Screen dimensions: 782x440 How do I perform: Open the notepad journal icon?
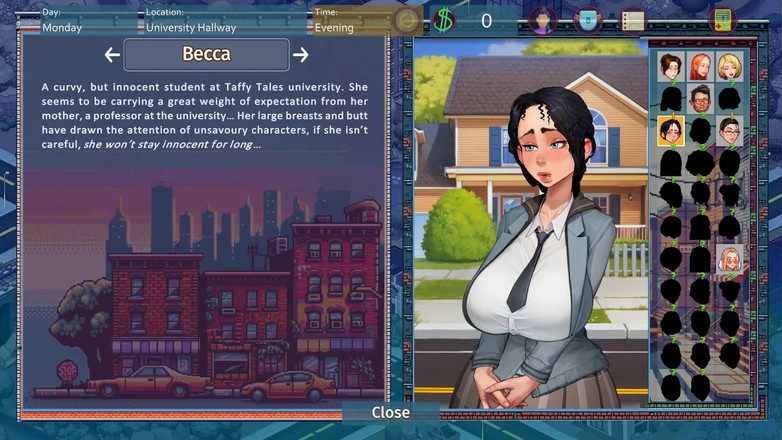tap(632, 19)
